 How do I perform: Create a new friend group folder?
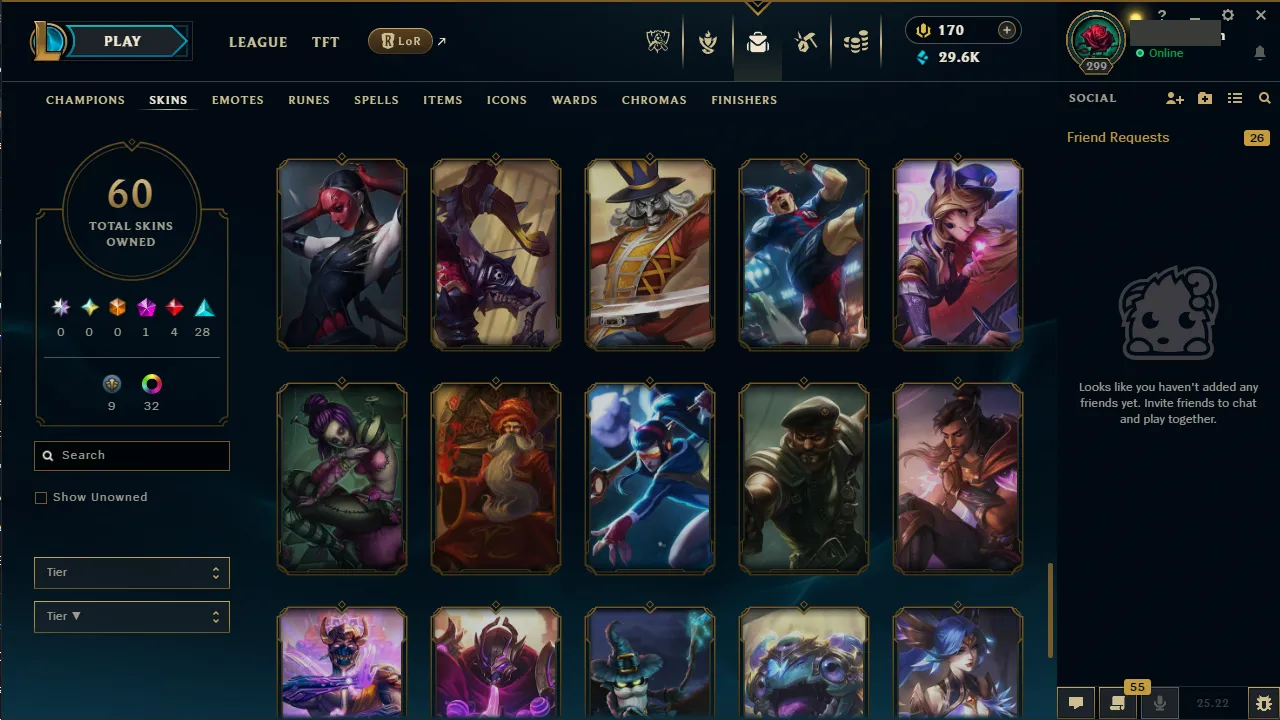[1205, 98]
